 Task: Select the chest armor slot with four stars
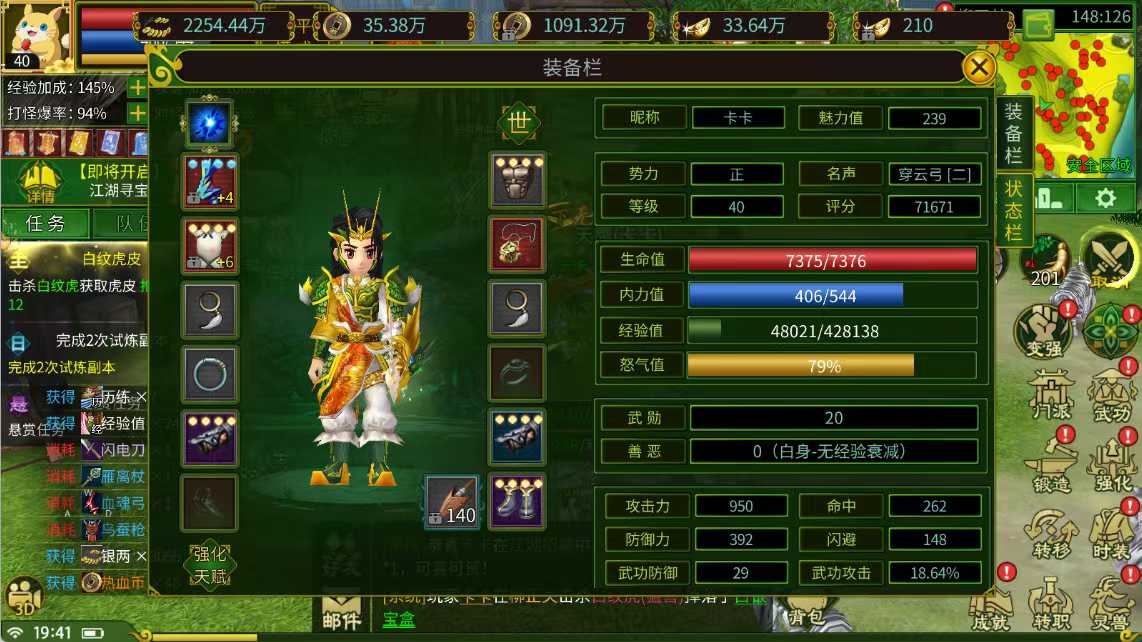point(517,180)
